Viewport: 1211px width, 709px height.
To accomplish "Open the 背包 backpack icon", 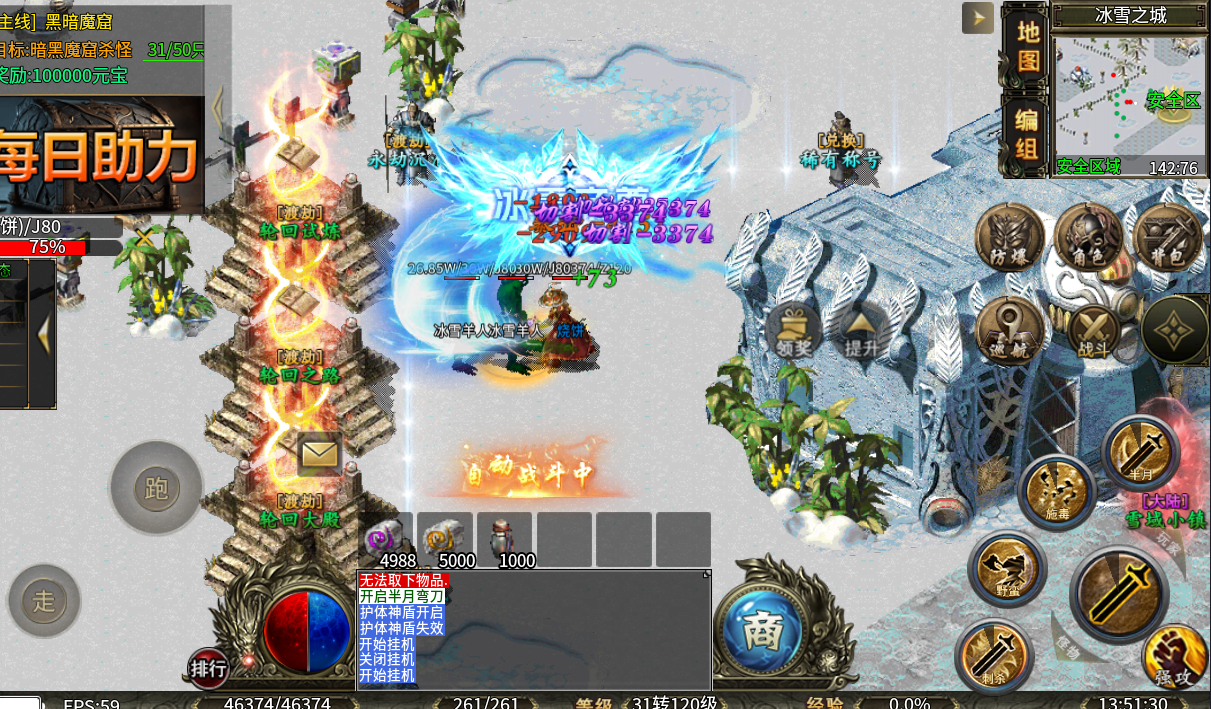I will click(1167, 238).
